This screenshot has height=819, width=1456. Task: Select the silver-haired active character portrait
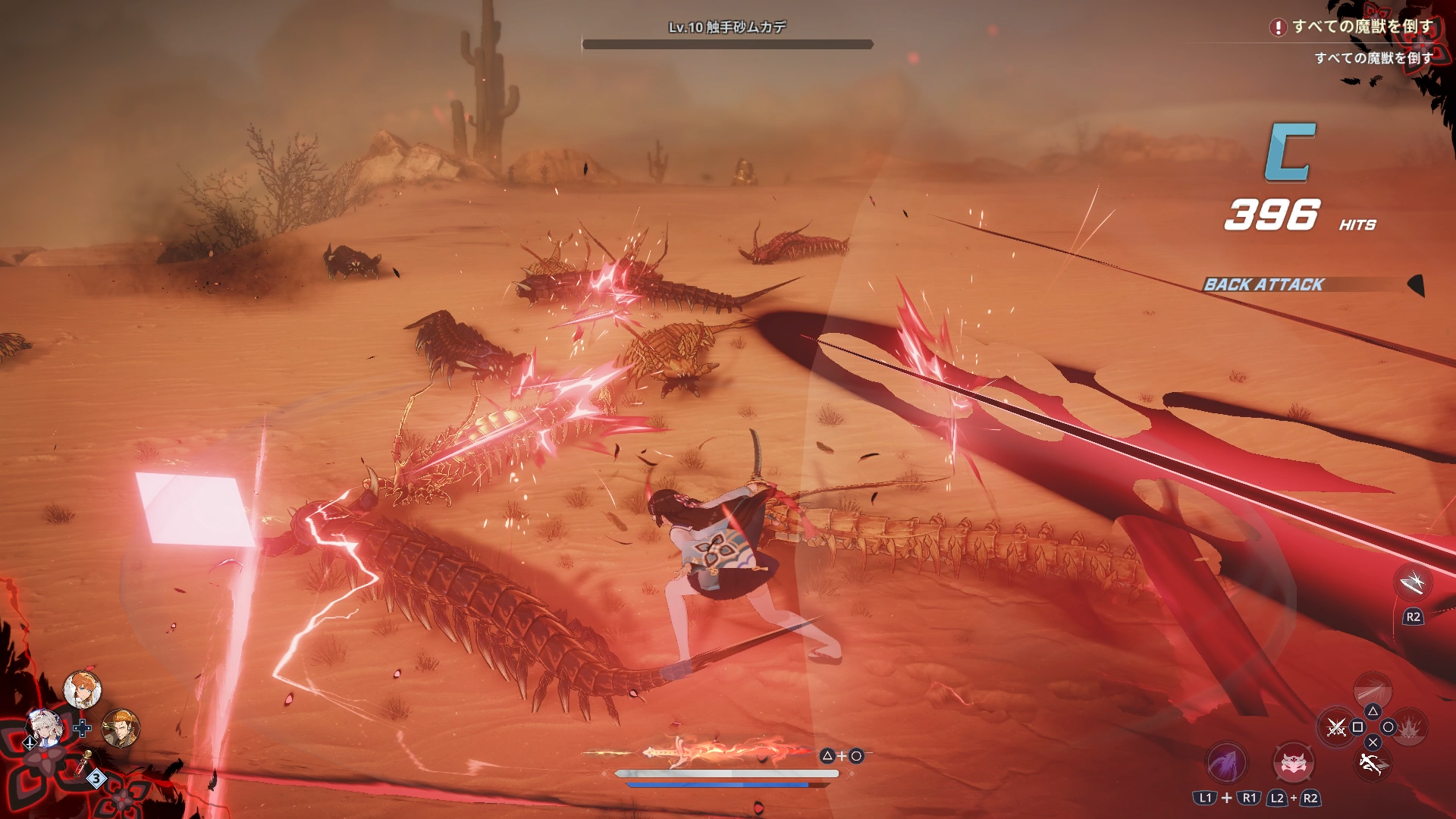pyautogui.click(x=44, y=729)
